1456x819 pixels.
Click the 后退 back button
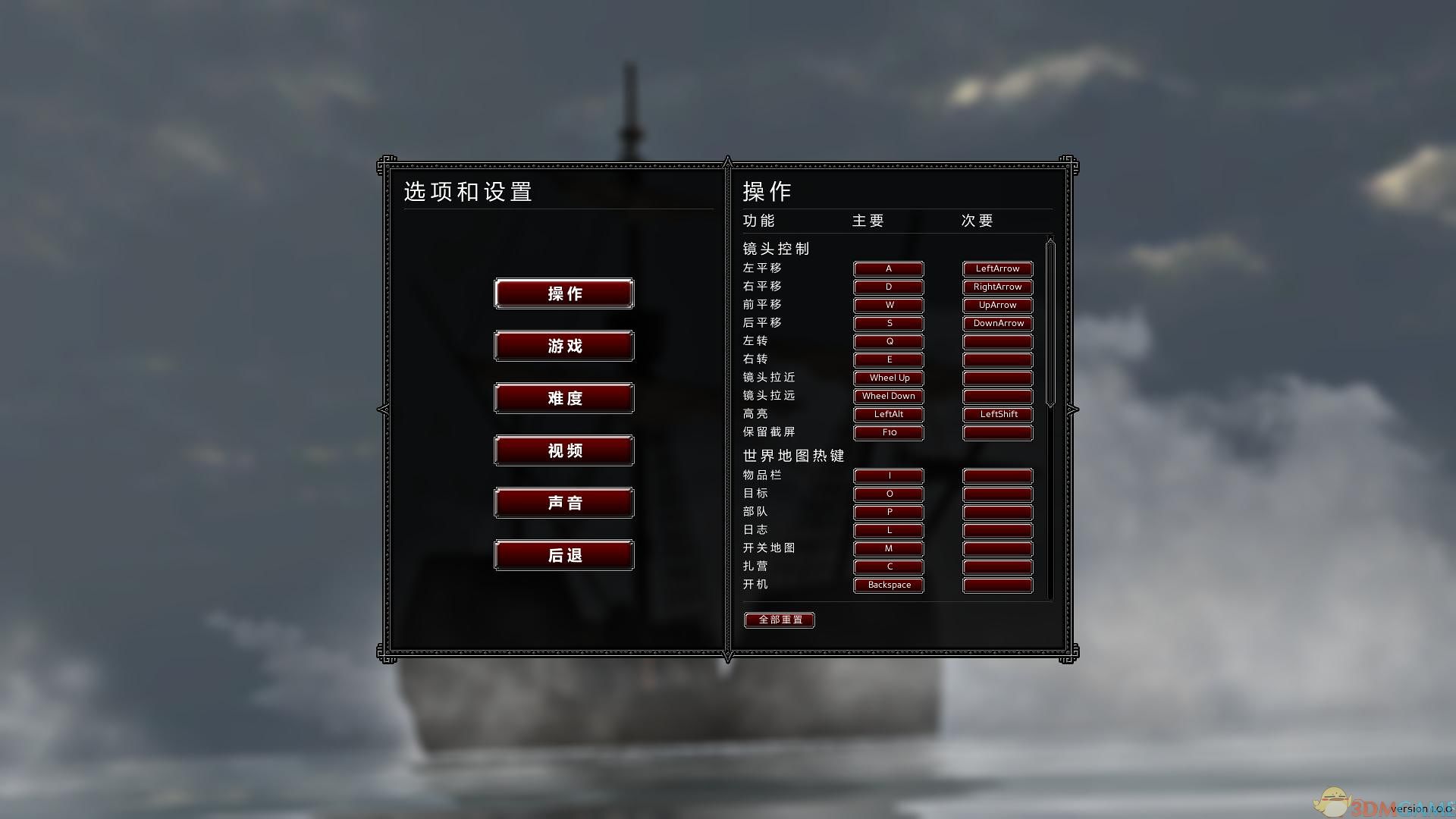click(x=563, y=554)
